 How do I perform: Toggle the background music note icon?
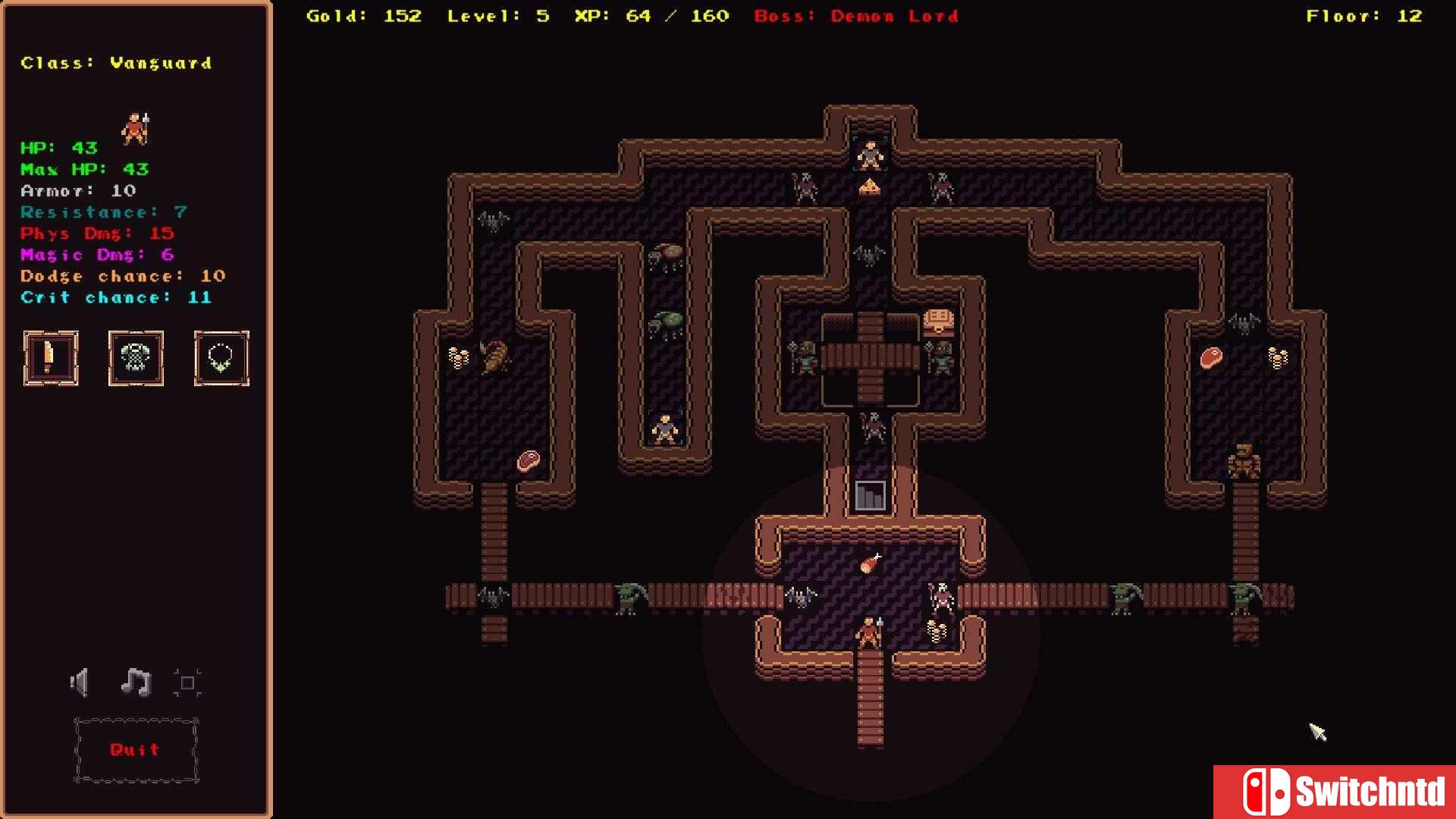(x=135, y=682)
